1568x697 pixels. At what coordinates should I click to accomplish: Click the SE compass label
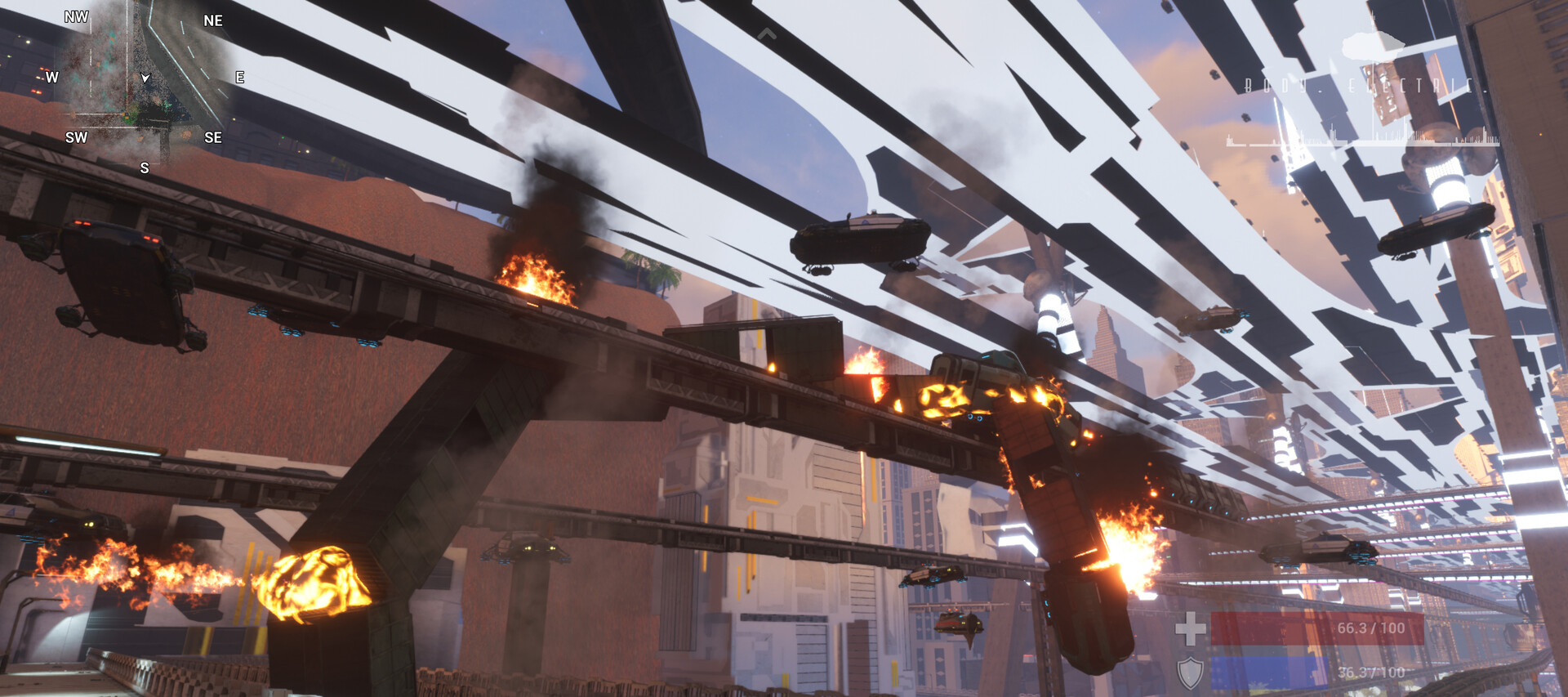(214, 138)
